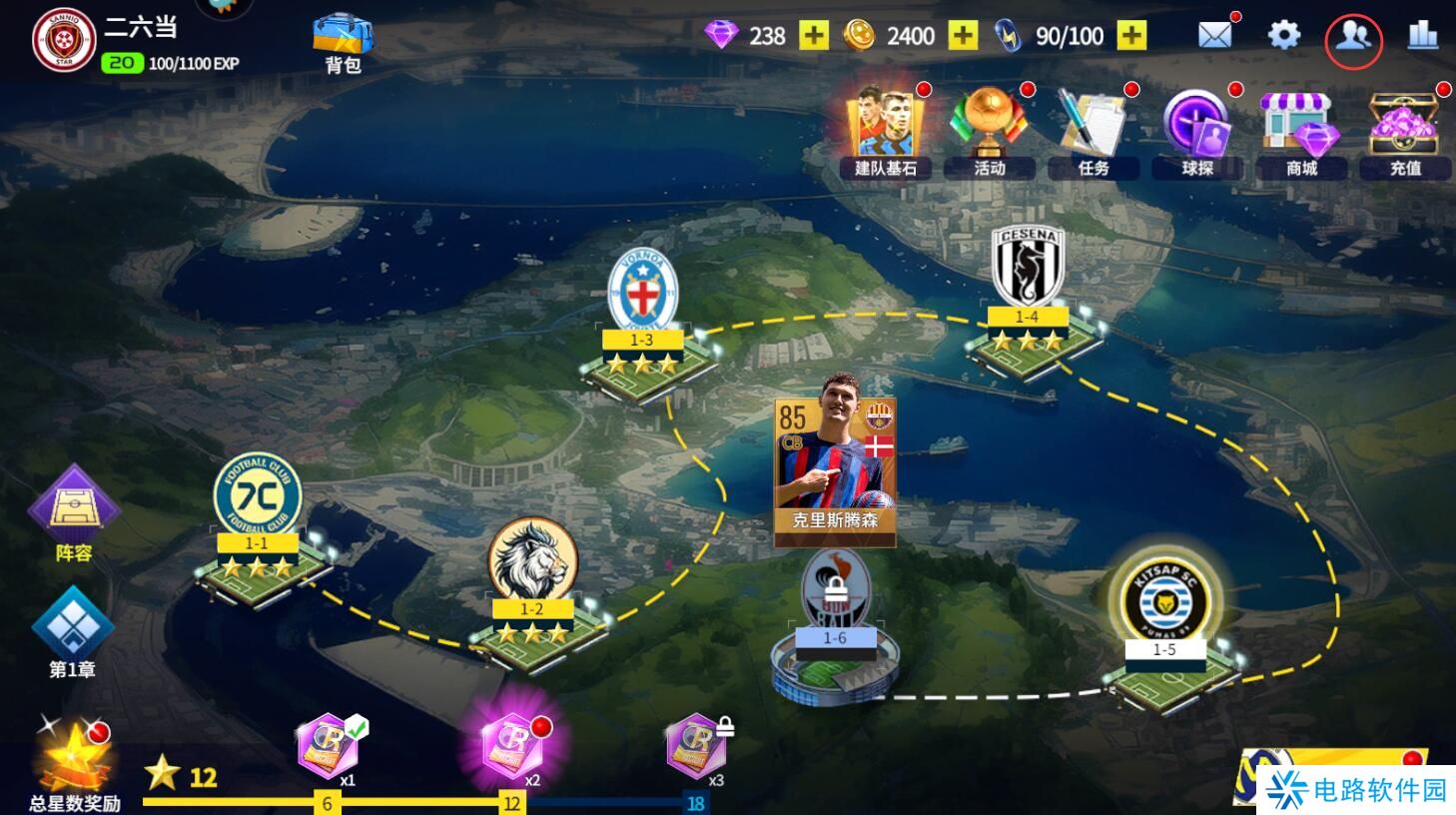
Task: Open the 活动 events menu
Action: tap(990, 132)
